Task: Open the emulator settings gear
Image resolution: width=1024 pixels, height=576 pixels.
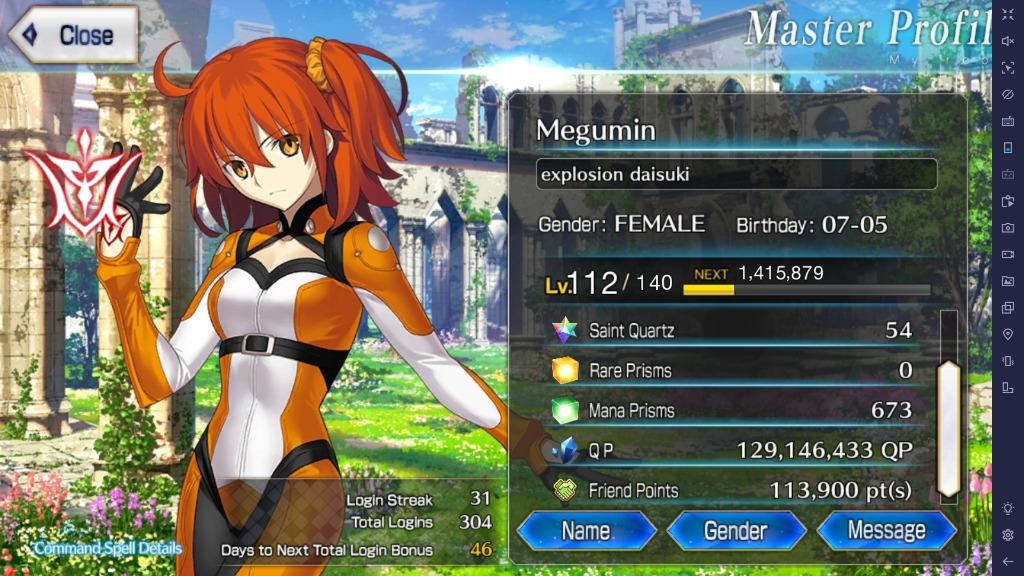Action: [1008, 535]
